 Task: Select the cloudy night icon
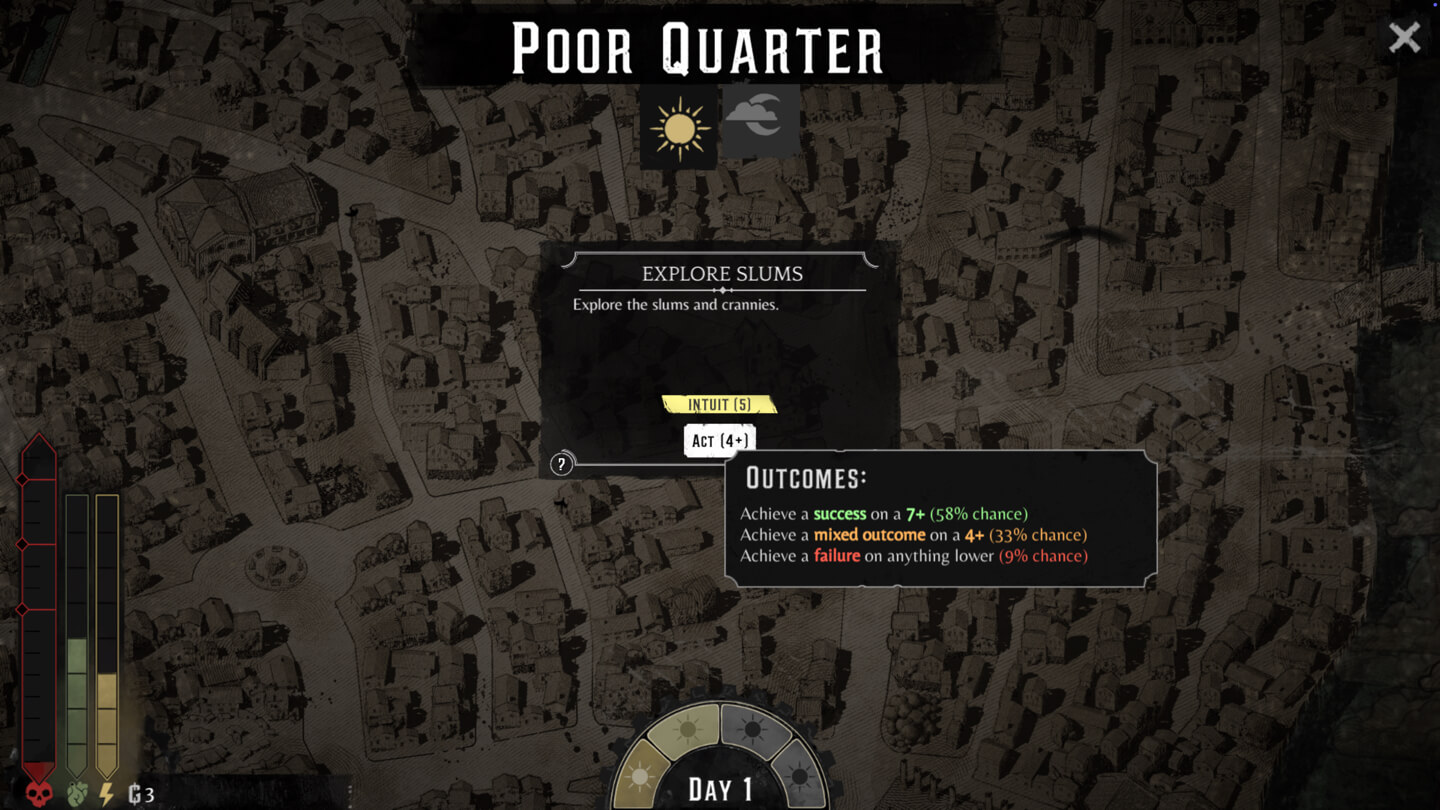pyautogui.click(x=761, y=121)
